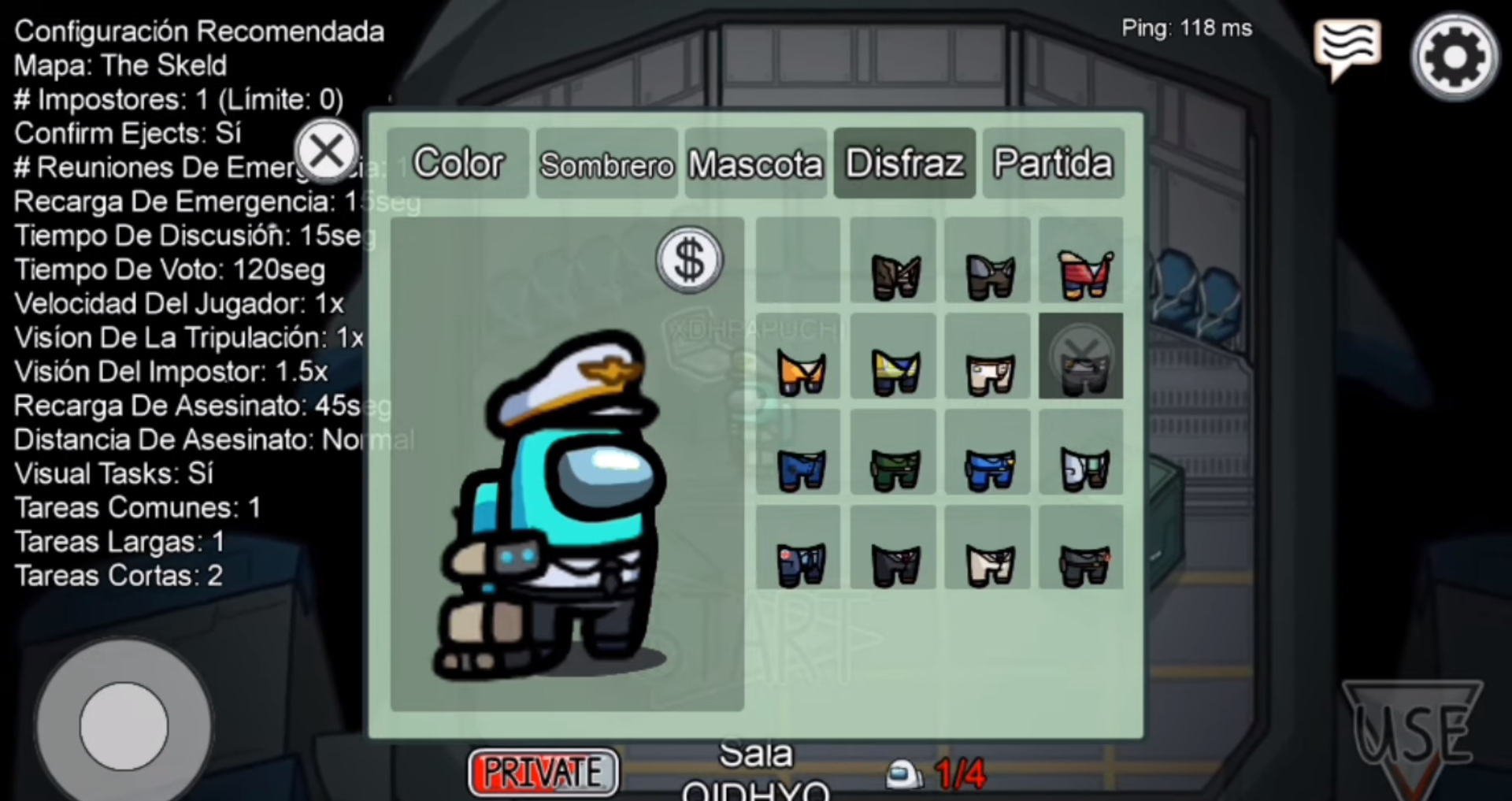
Task: Deselect the currently equipped dark mechanic skin
Action: (1081, 356)
